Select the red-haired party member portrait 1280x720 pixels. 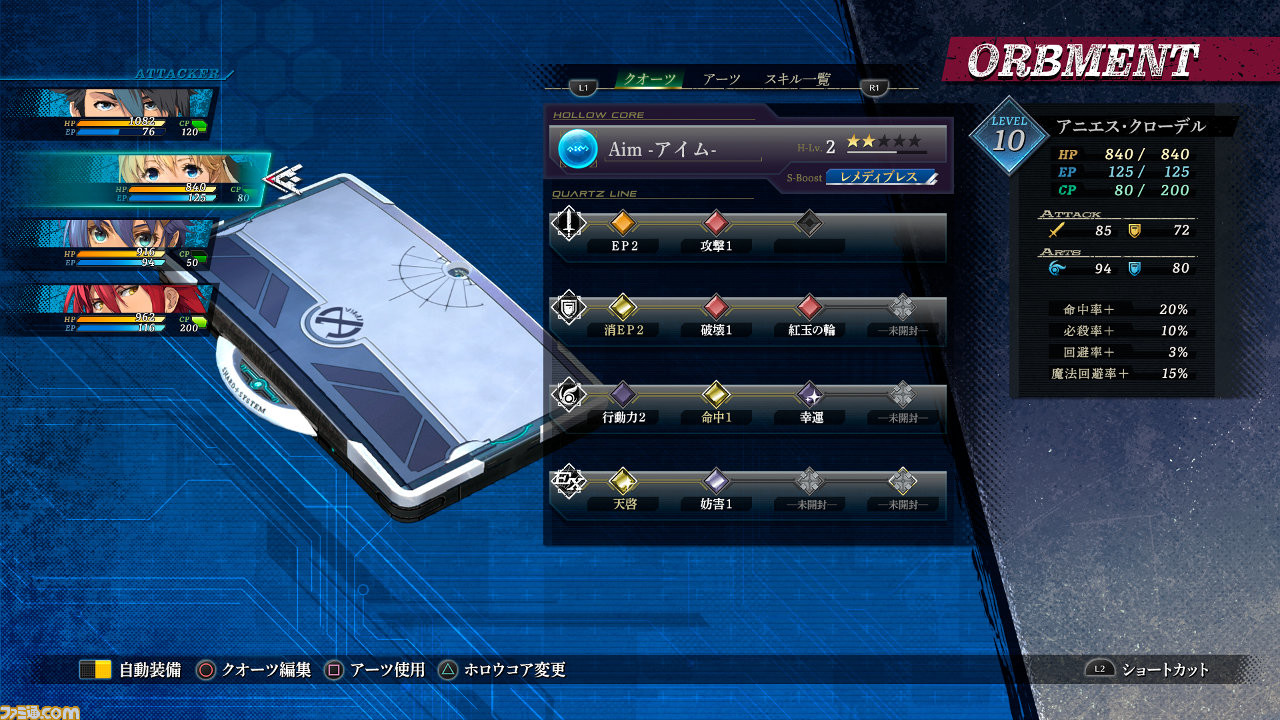[x=130, y=309]
